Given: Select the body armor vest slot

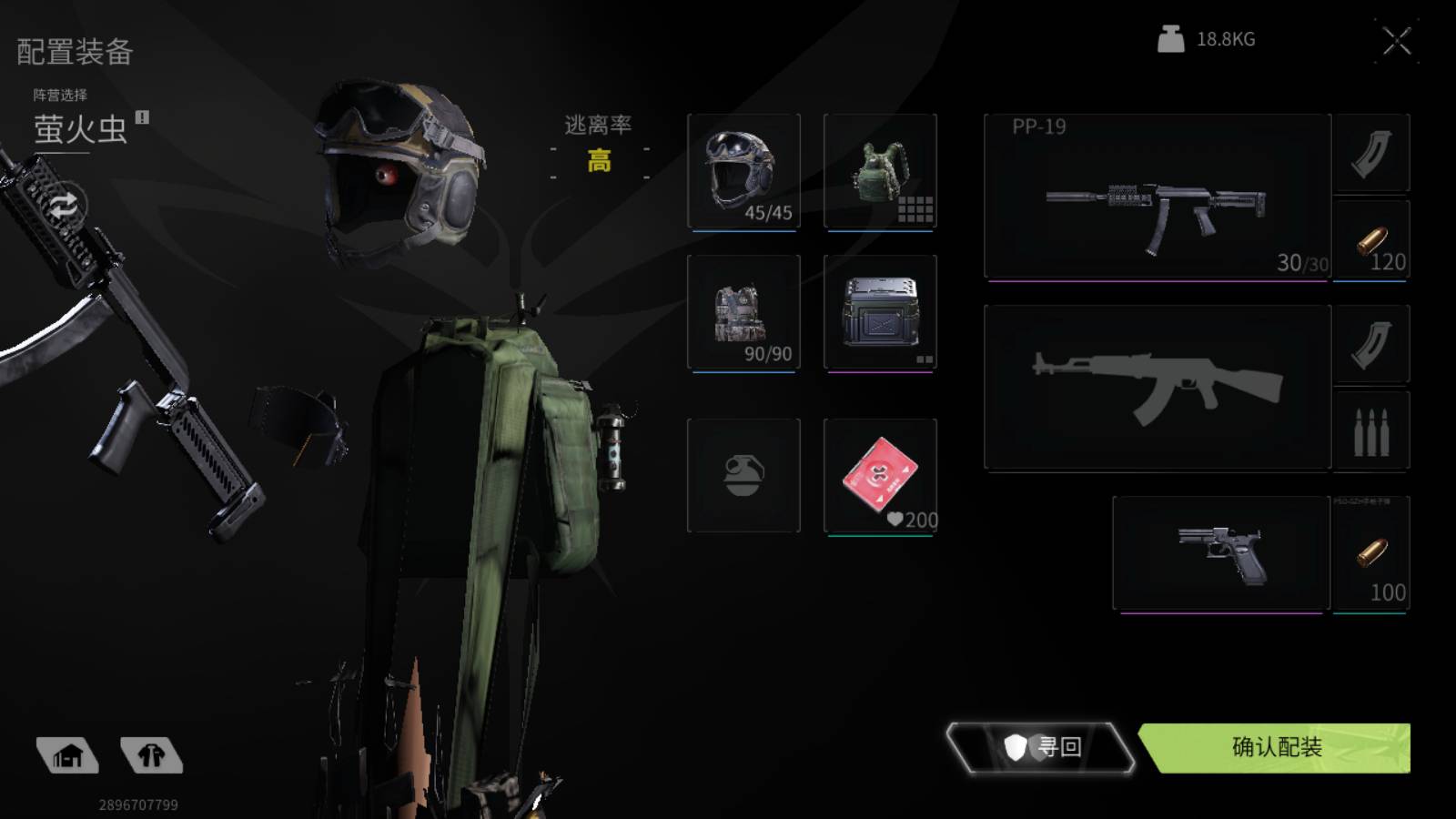Looking at the screenshot, I should (743, 312).
